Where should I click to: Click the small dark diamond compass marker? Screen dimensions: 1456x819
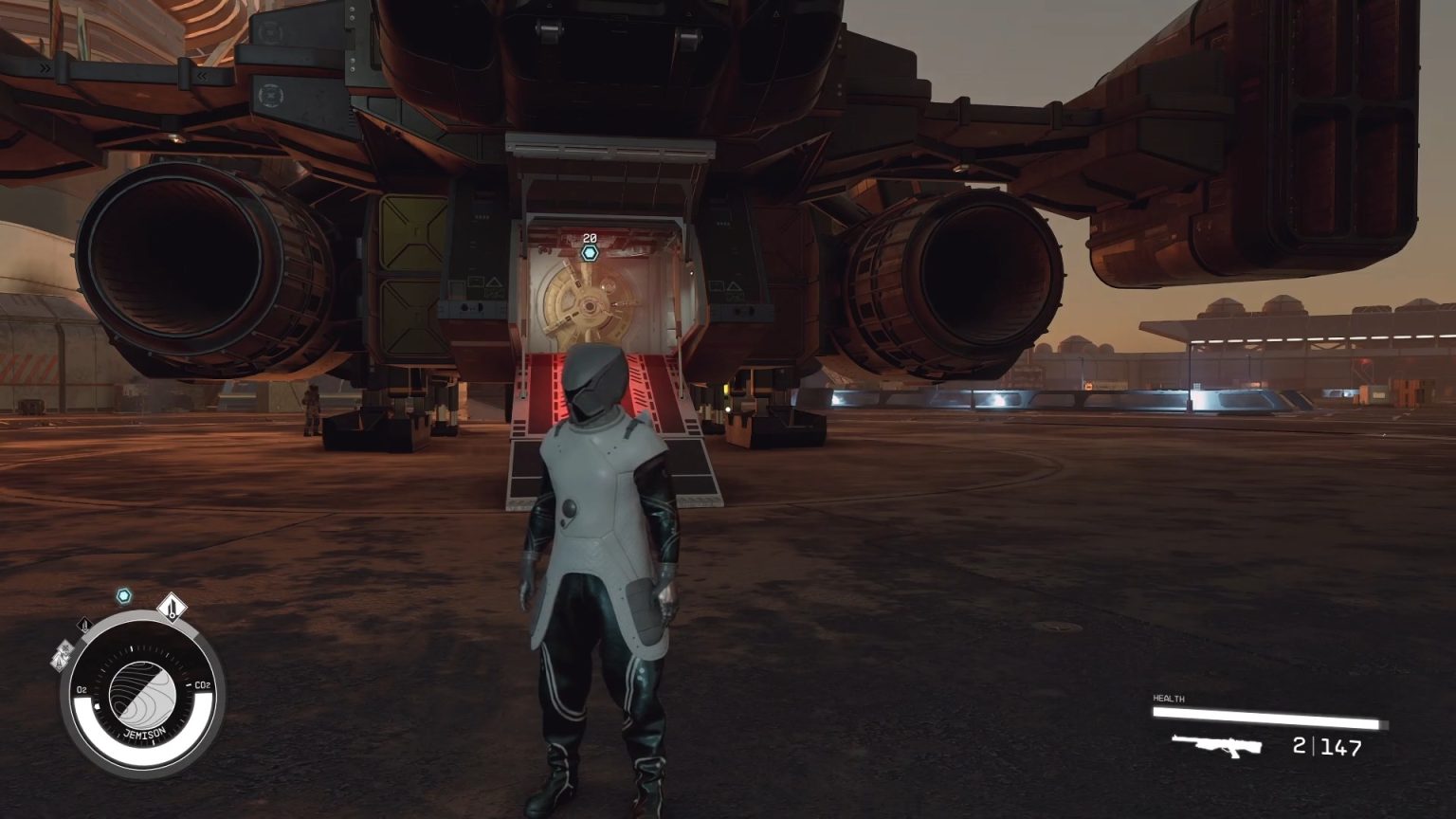(84, 625)
